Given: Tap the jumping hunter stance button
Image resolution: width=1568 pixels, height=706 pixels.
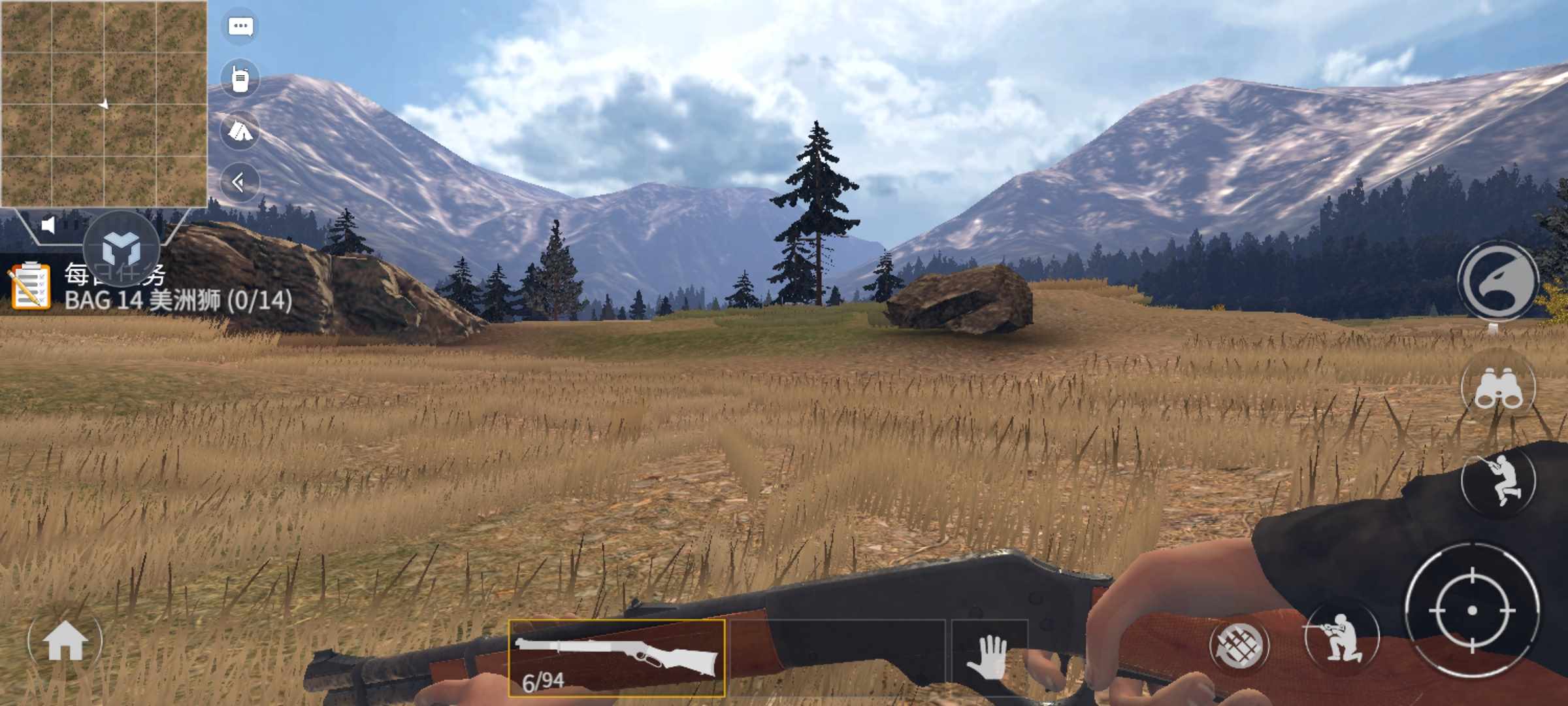Looking at the screenshot, I should [1498, 481].
